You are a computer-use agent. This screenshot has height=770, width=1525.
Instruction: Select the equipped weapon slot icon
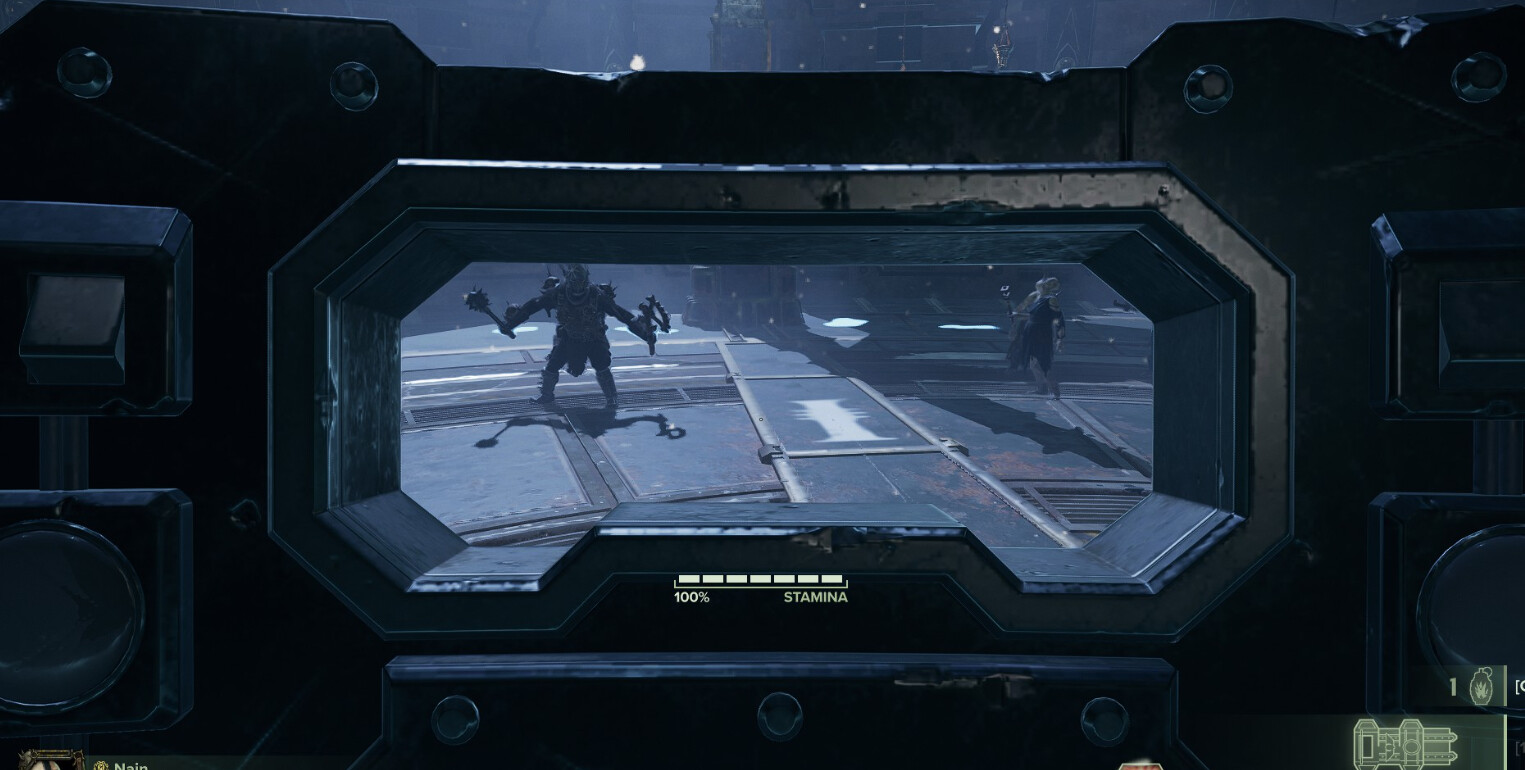pyautogui.click(x=1406, y=745)
